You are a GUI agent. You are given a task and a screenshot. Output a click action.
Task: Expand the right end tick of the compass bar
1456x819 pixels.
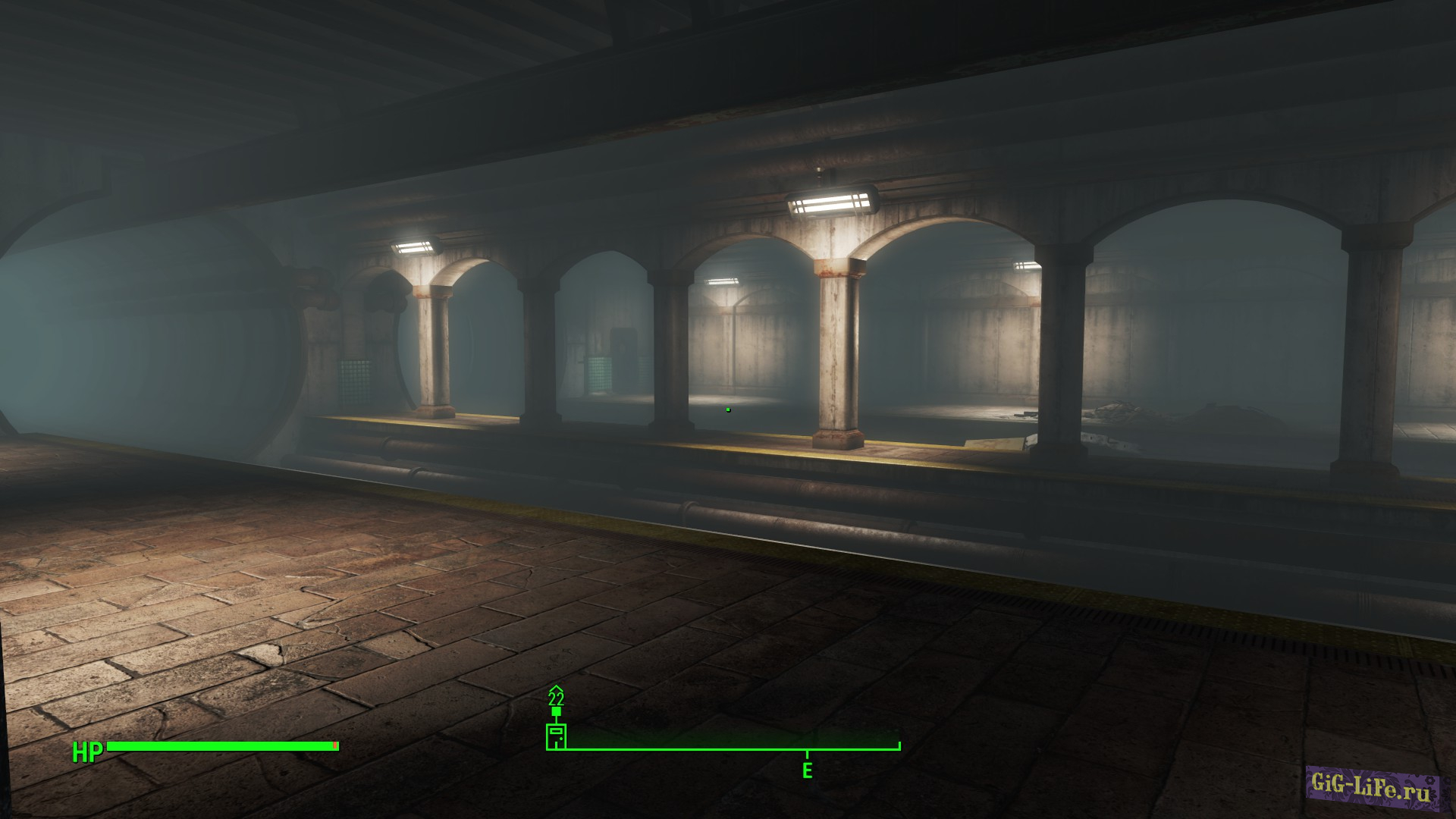899,746
